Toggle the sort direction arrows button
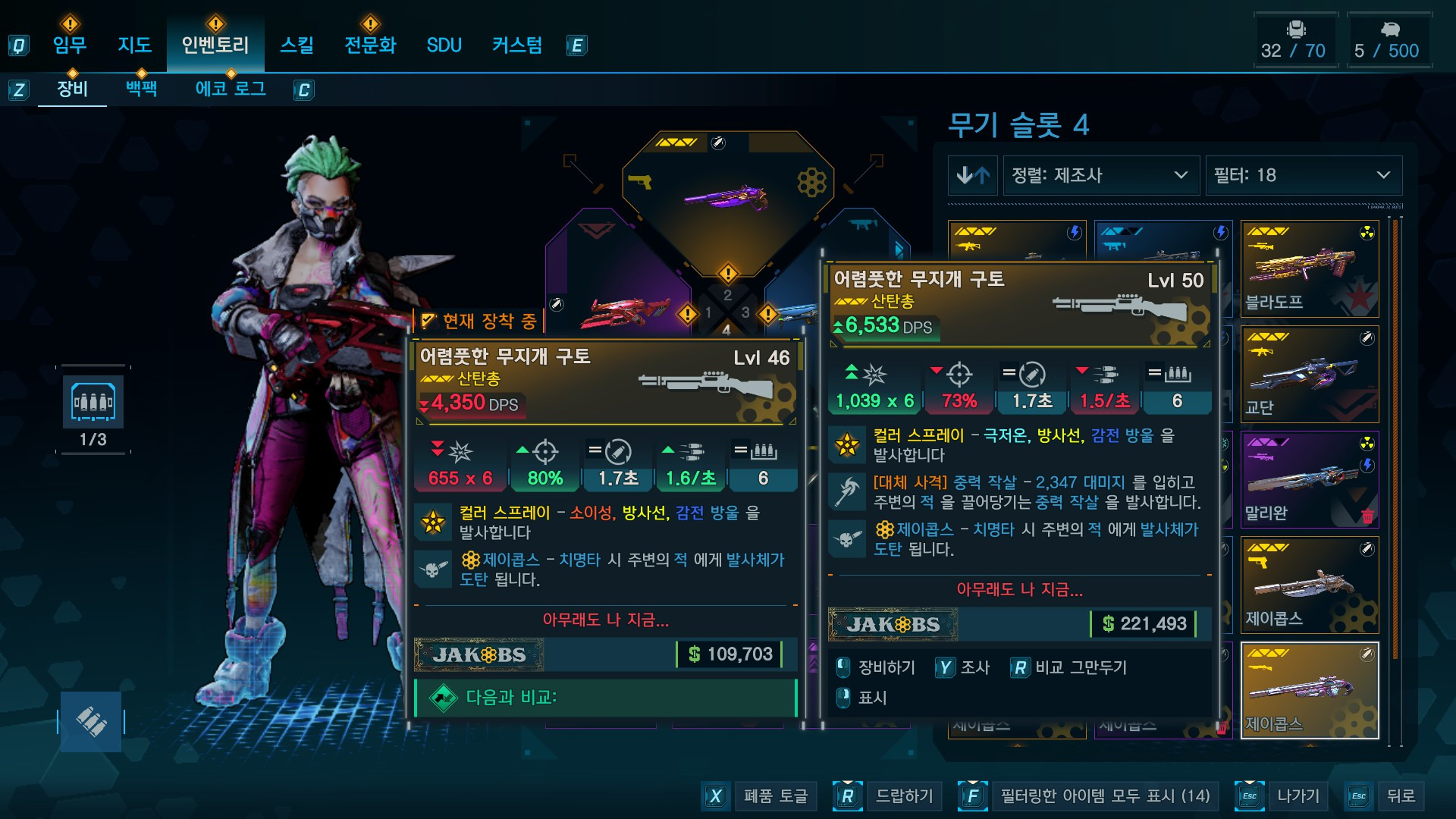This screenshot has height=819, width=1456. tap(972, 175)
